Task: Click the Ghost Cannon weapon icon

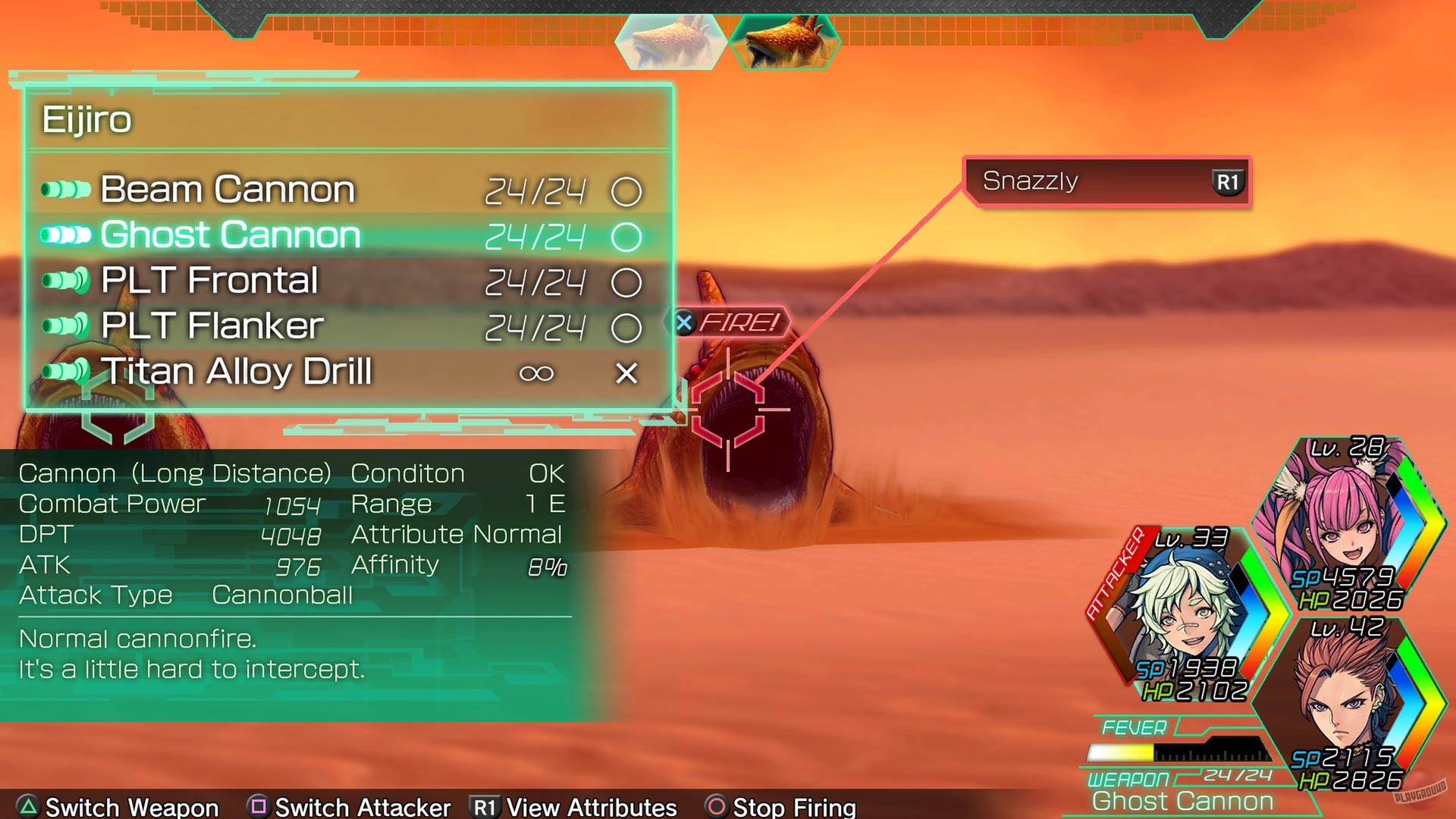Action: 64,235
